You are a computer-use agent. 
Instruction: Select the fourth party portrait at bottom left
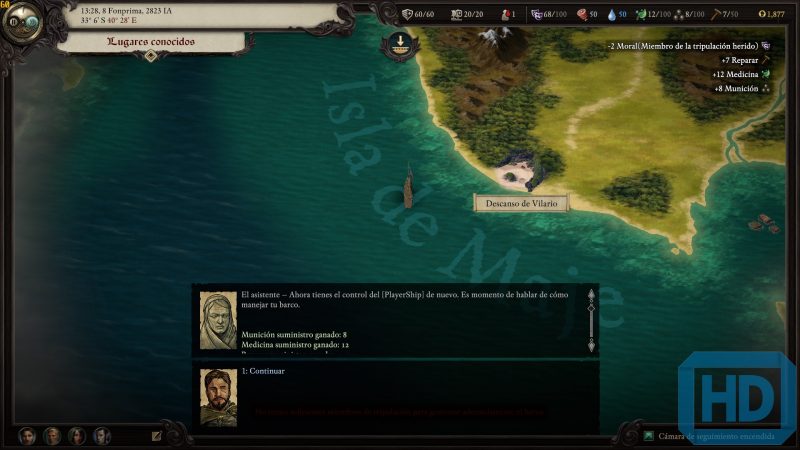click(101, 436)
